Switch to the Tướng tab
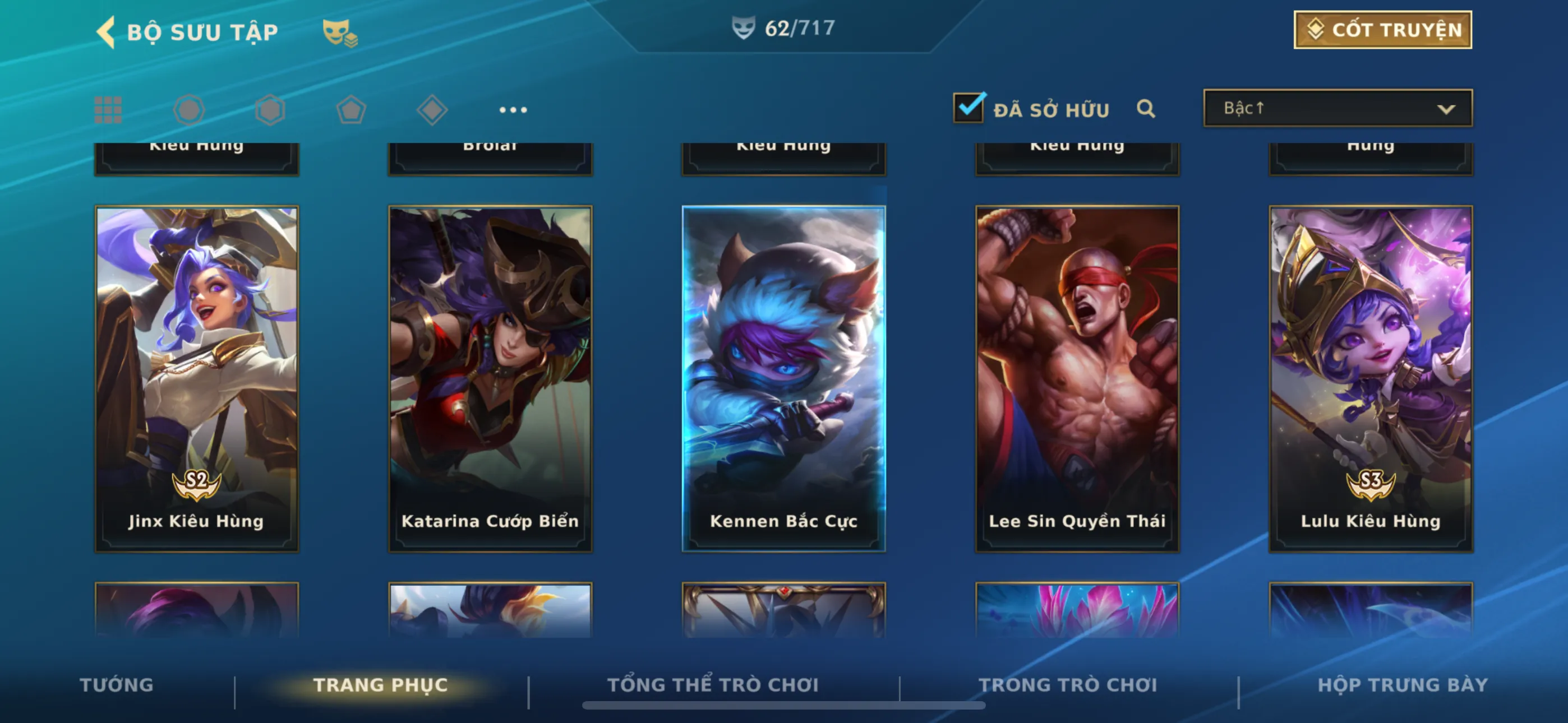The height and width of the screenshot is (723, 1568). tap(116, 685)
